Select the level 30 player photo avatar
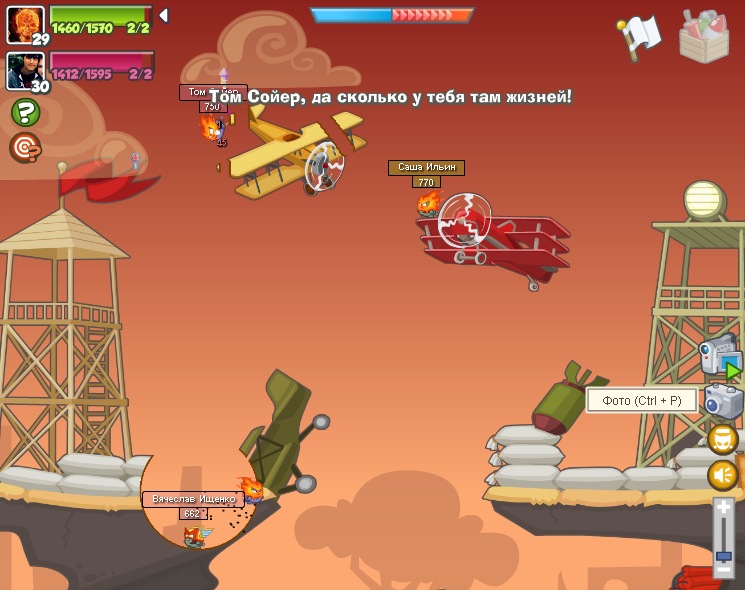 pyautogui.click(x=24, y=69)
